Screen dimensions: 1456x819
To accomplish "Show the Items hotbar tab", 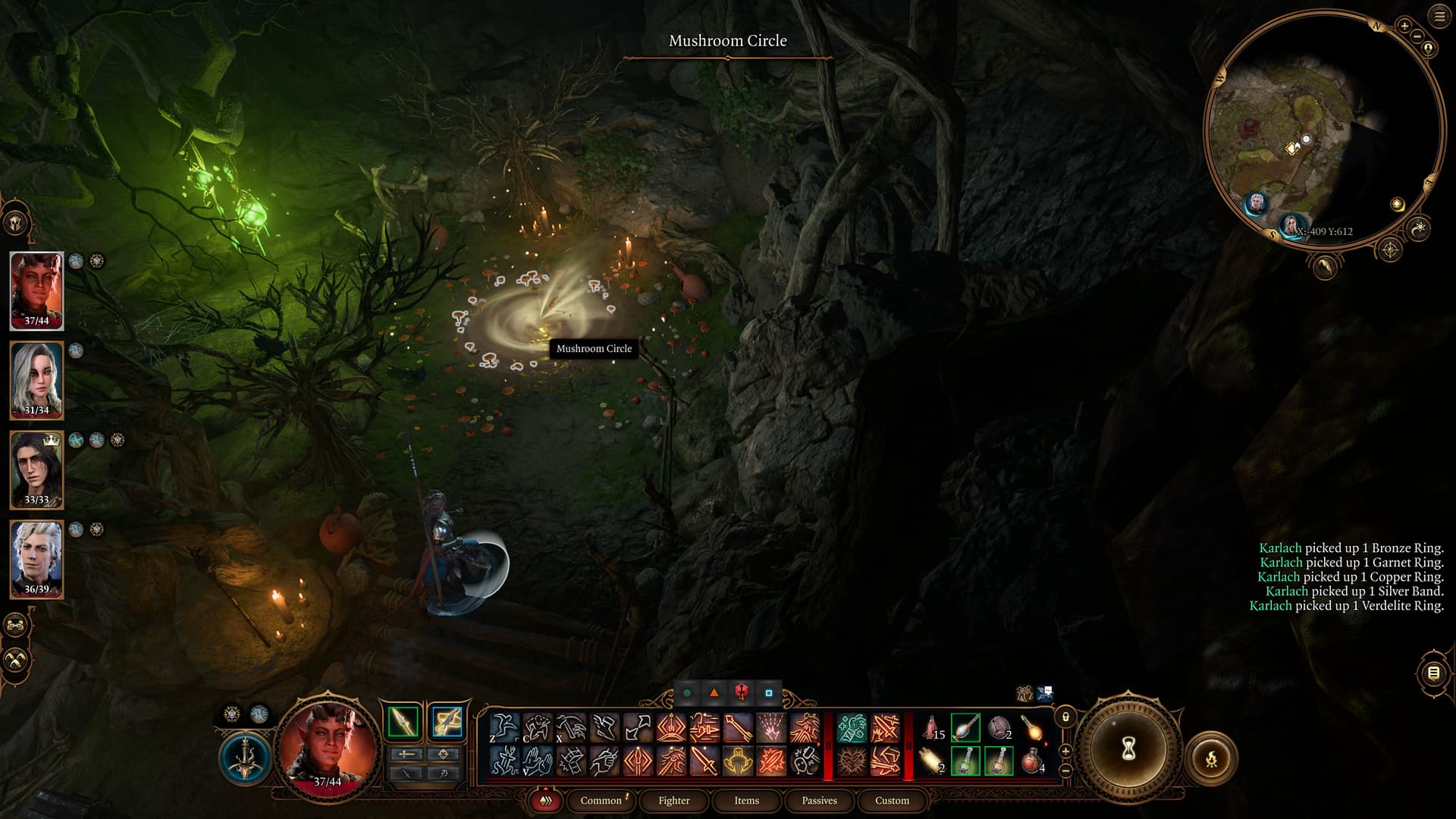I will [x=746, y=801].
